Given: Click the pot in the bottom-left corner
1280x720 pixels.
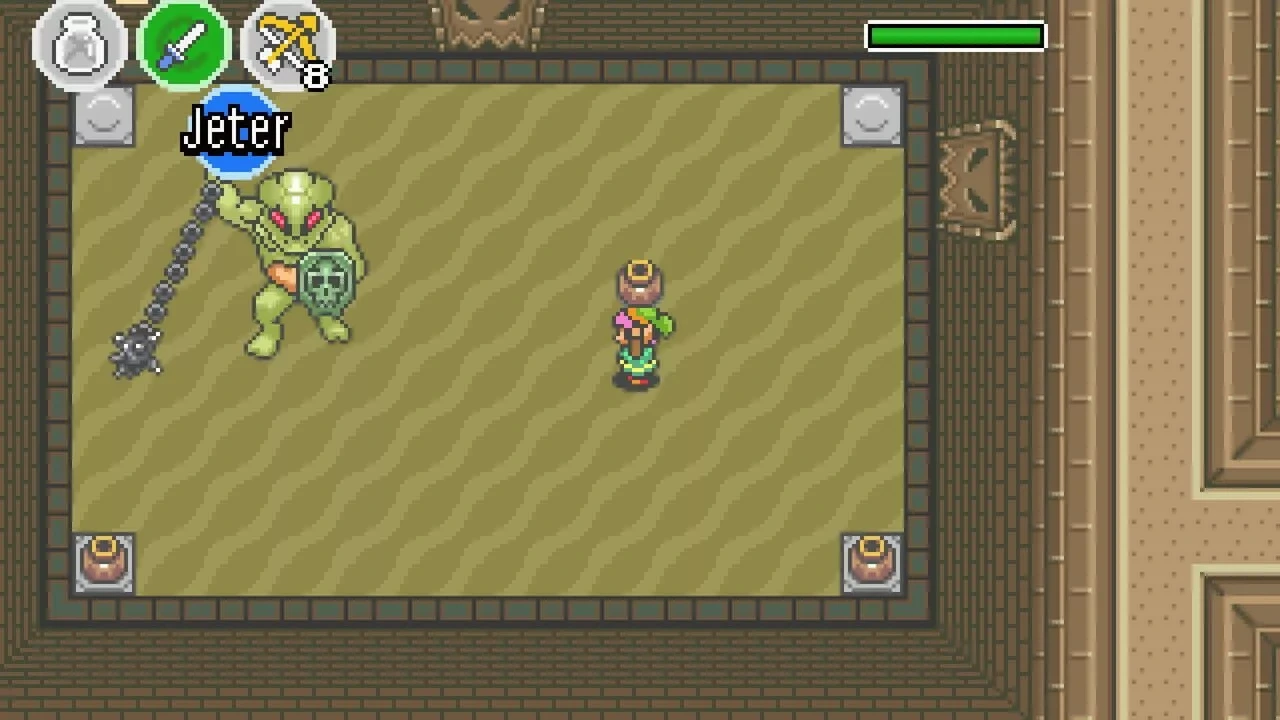Looking at the screenshot, I should [x=104, y=562].
